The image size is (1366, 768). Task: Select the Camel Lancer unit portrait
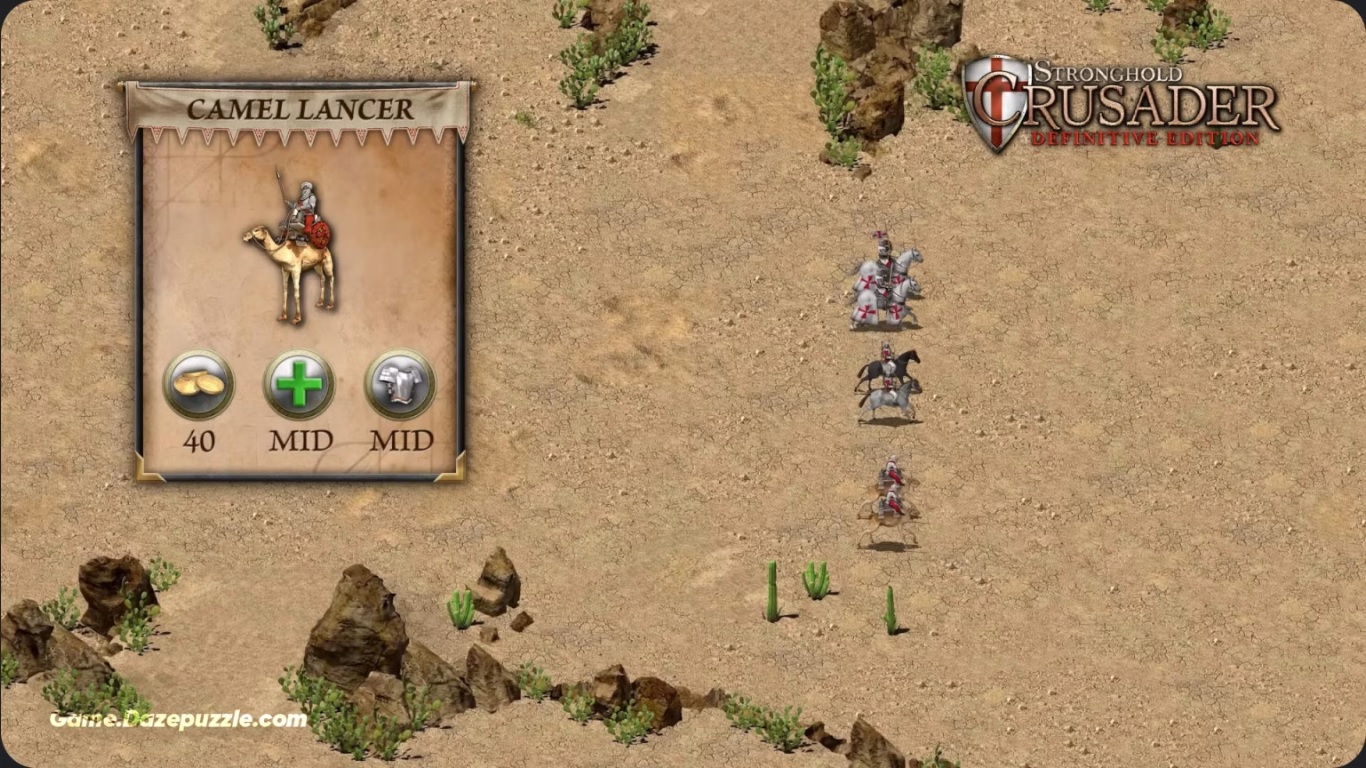coord(291,248)
